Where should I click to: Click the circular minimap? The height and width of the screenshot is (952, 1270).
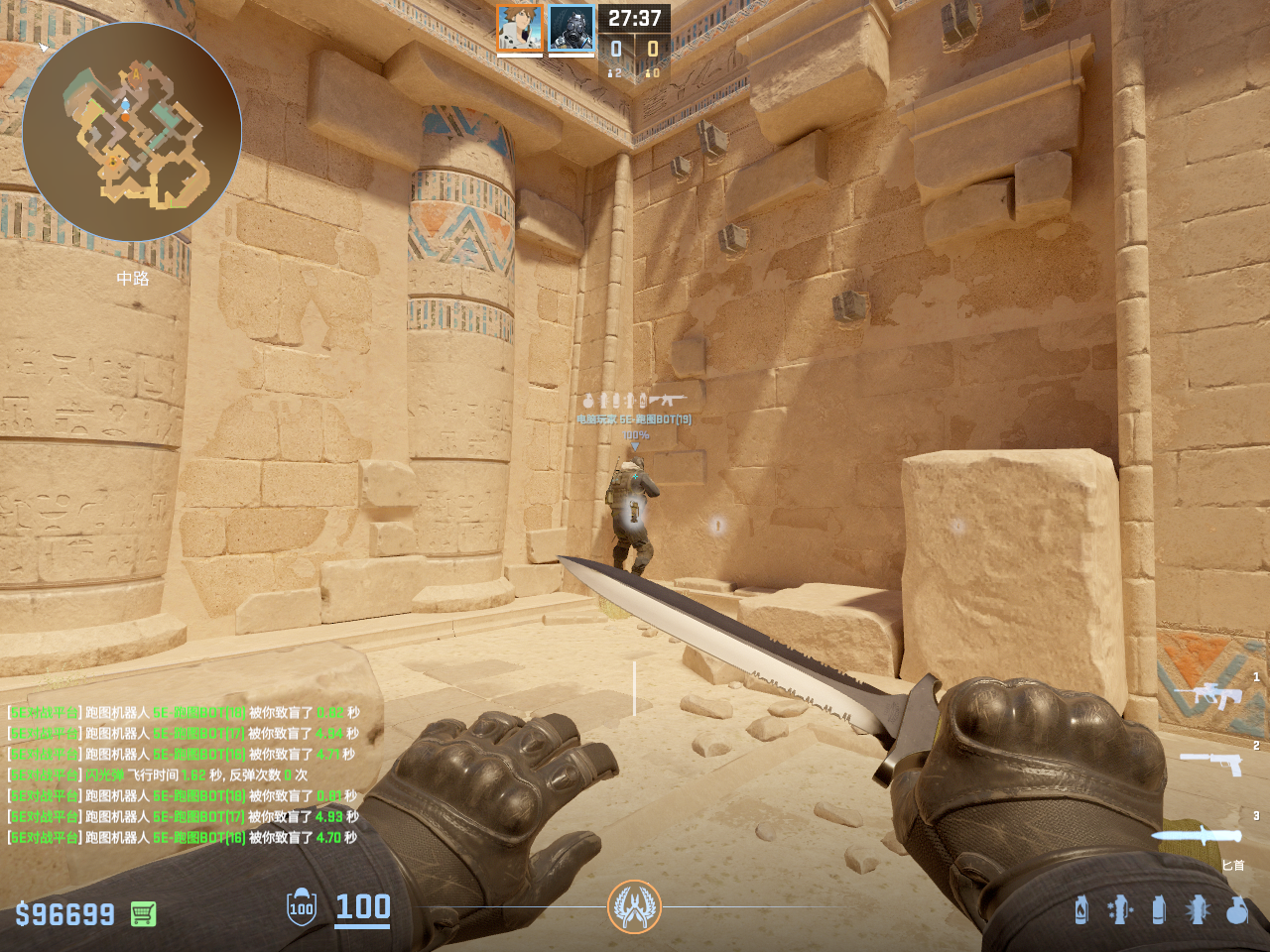[x=132, y=132]
